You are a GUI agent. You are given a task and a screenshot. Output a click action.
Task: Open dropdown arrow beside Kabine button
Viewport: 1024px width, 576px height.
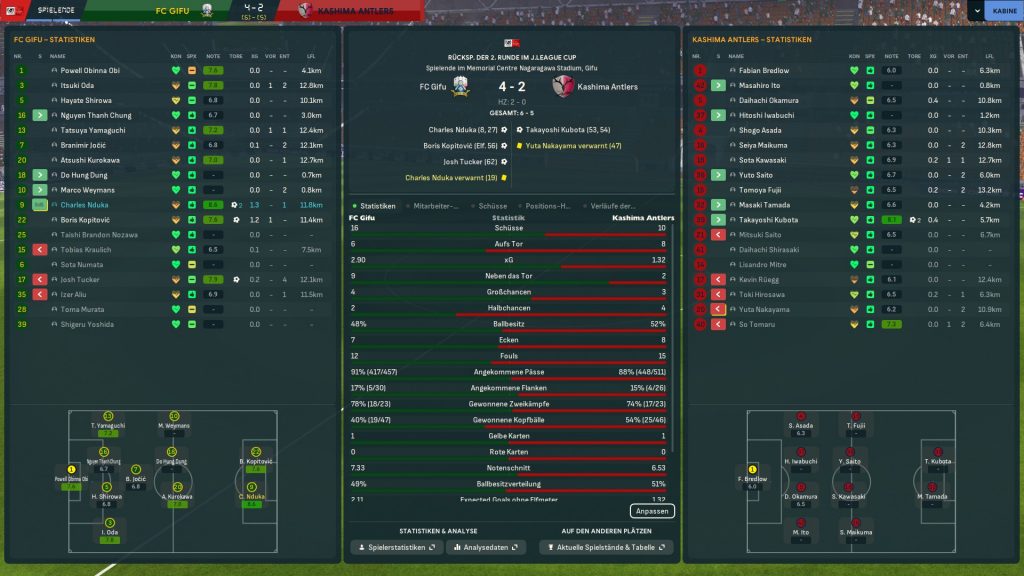tap(975, 11)
